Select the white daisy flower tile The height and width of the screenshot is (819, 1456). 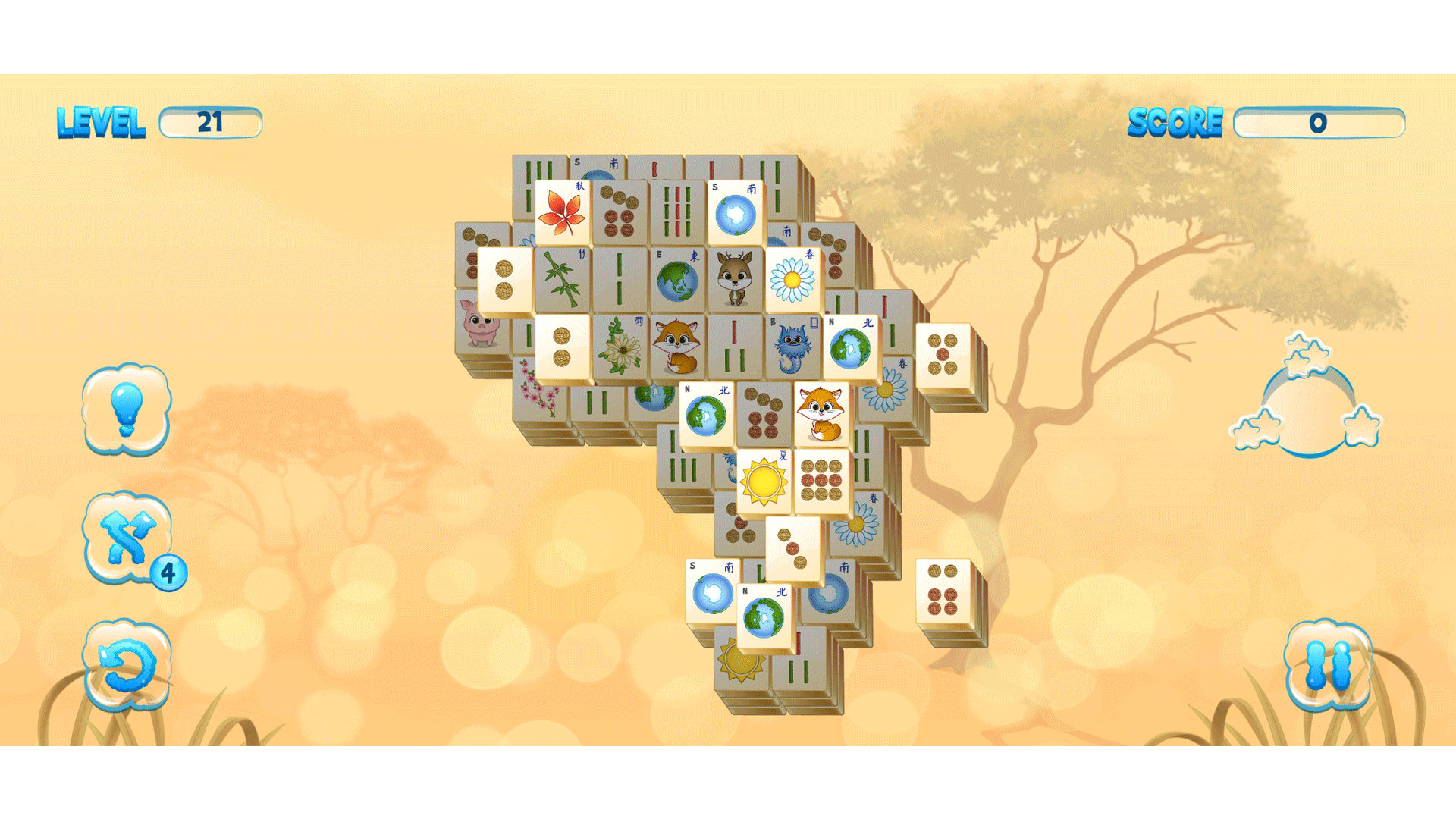point(794,281)
